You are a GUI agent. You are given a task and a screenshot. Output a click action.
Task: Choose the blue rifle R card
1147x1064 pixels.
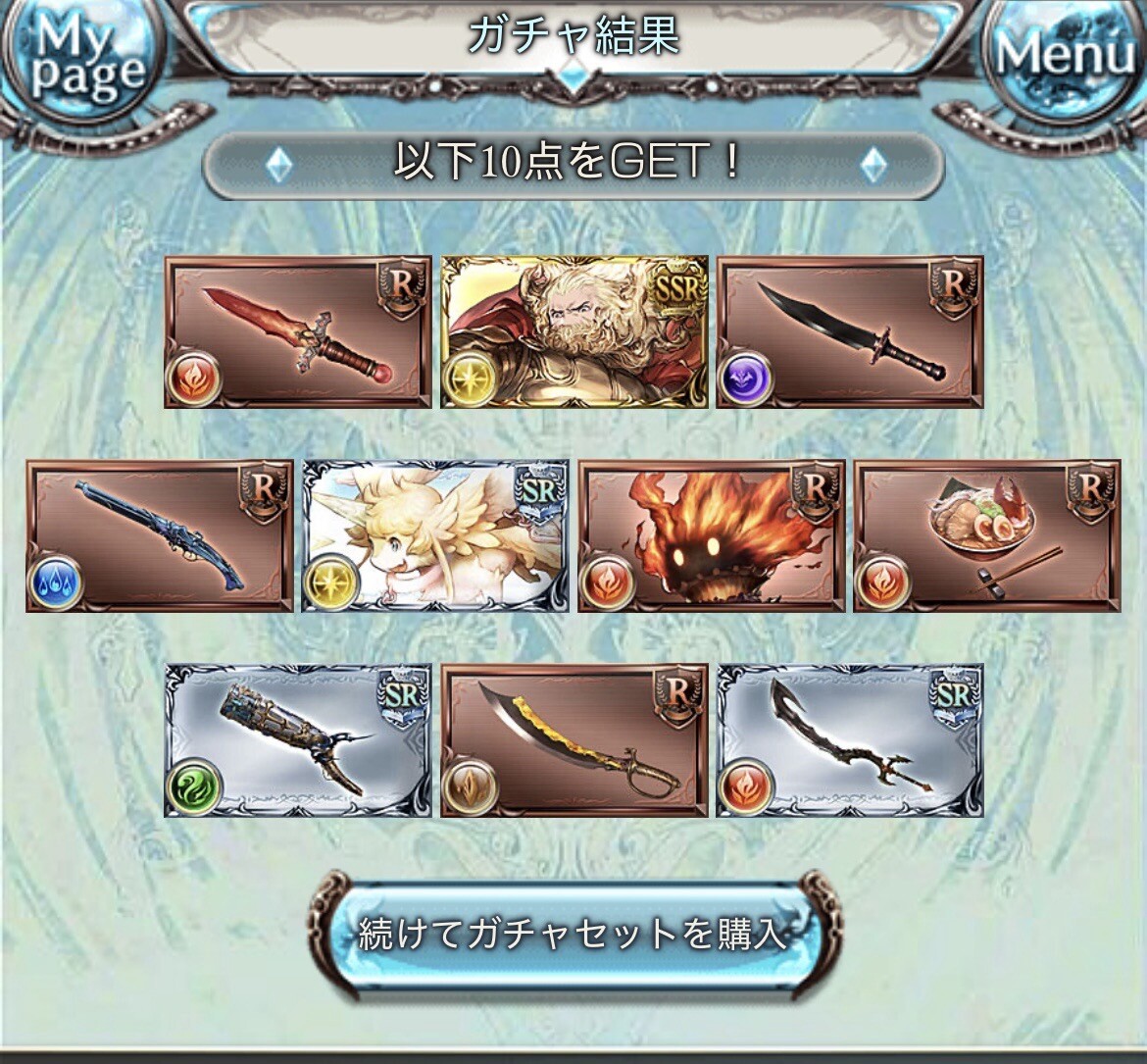(160, 536)
